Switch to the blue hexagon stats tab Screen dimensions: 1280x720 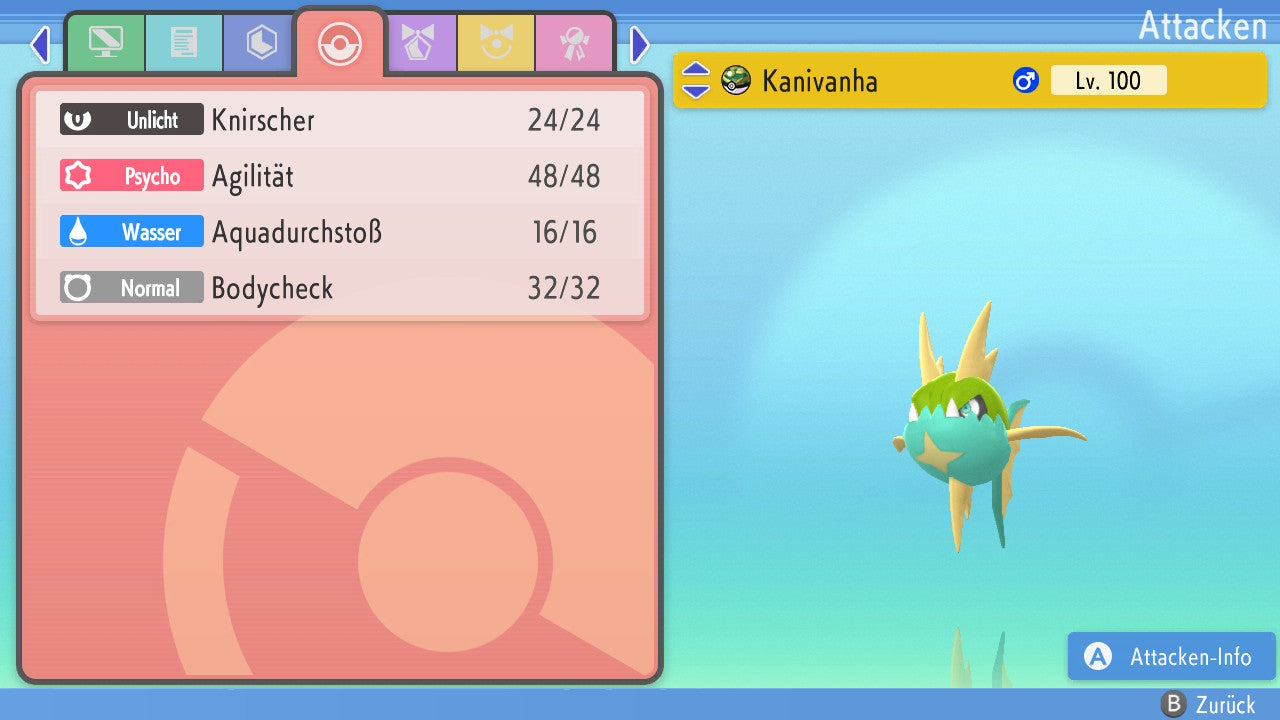pos(261,43)
